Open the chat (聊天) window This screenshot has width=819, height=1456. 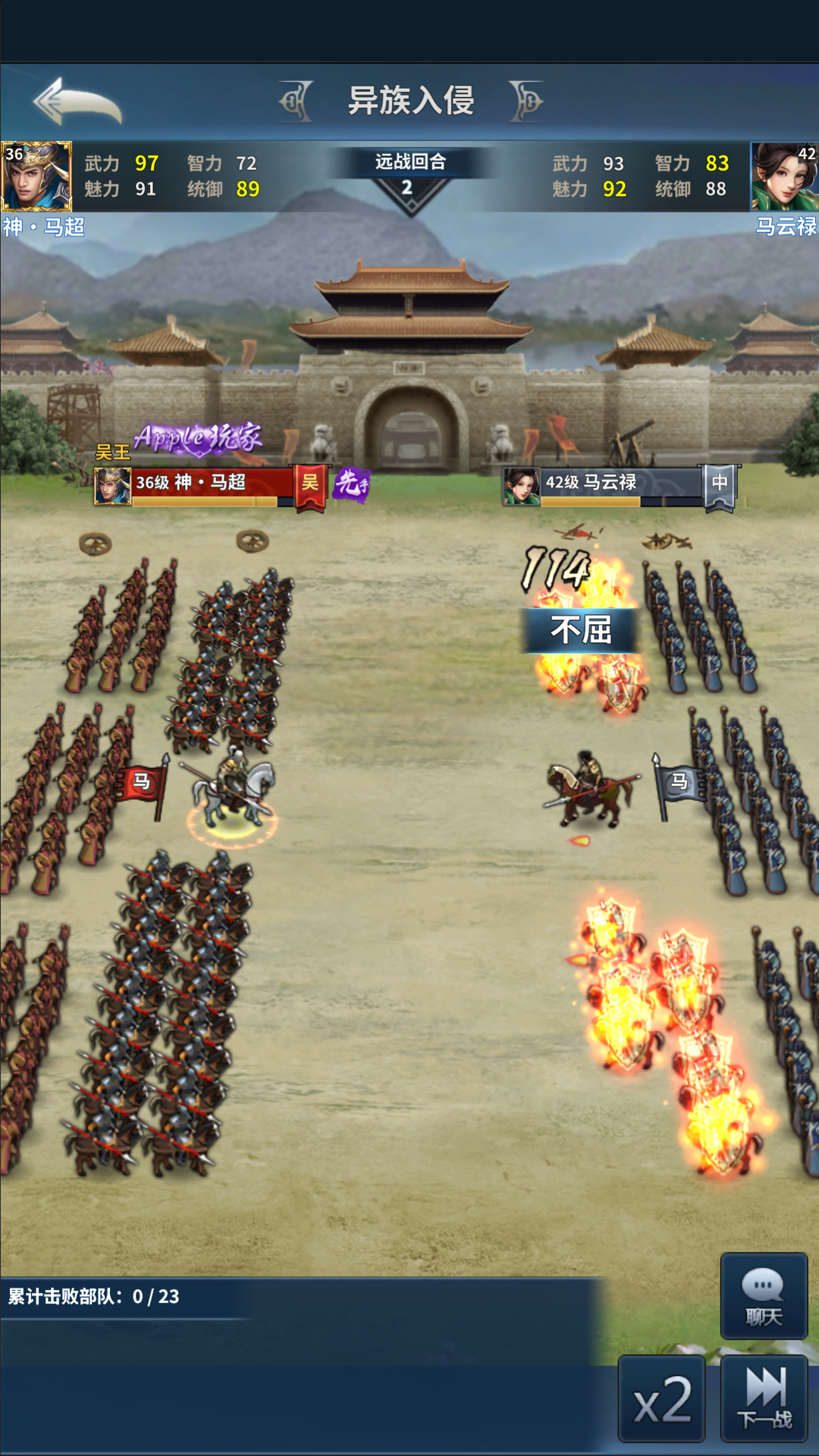point(764,1296)
